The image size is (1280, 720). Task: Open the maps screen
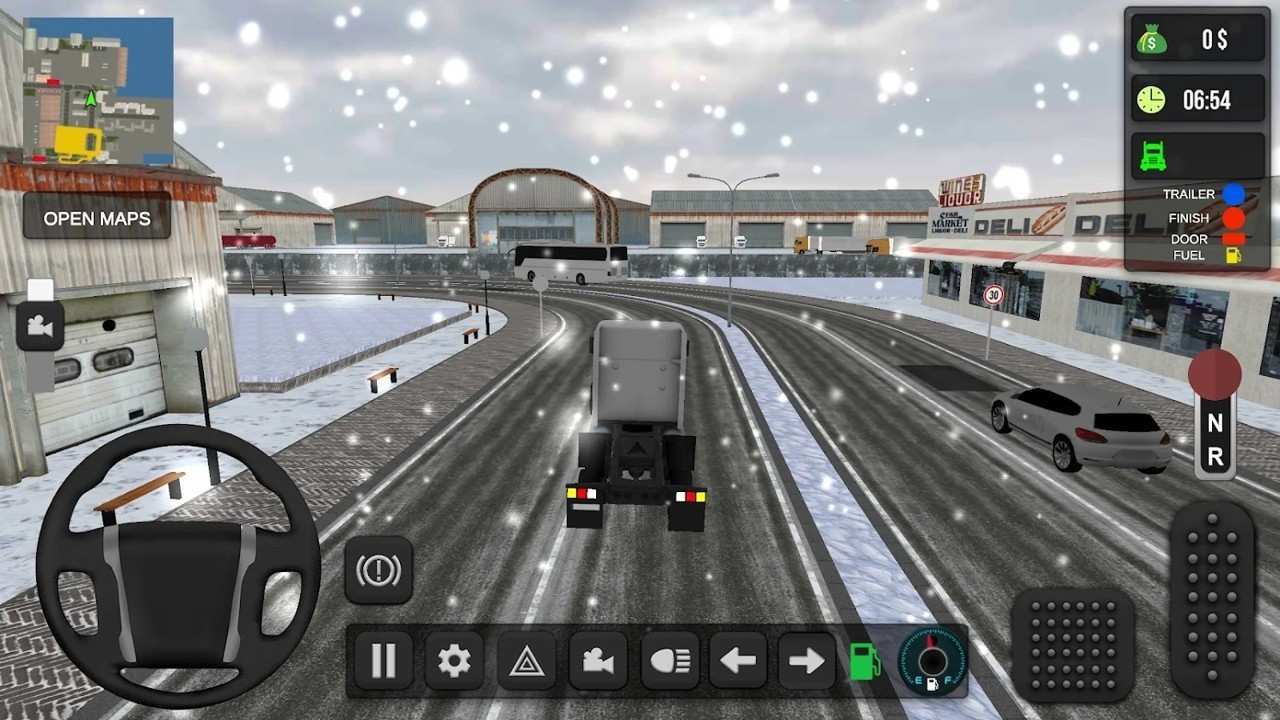(97, 218)
